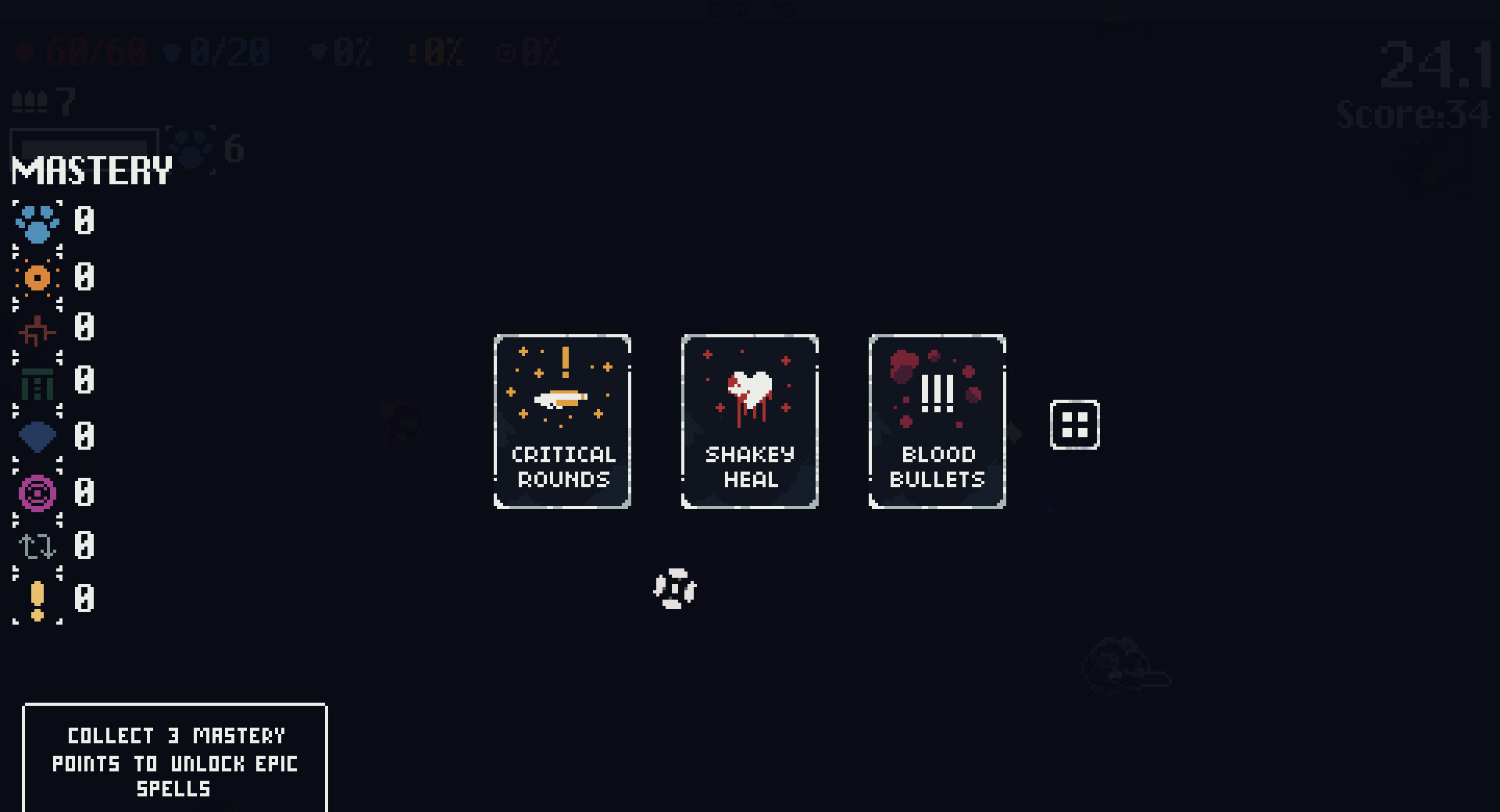Pick the Blood Bullets upgrade card
The width and height of the screenshot is (1500, 812).
(x=936, y=422)
